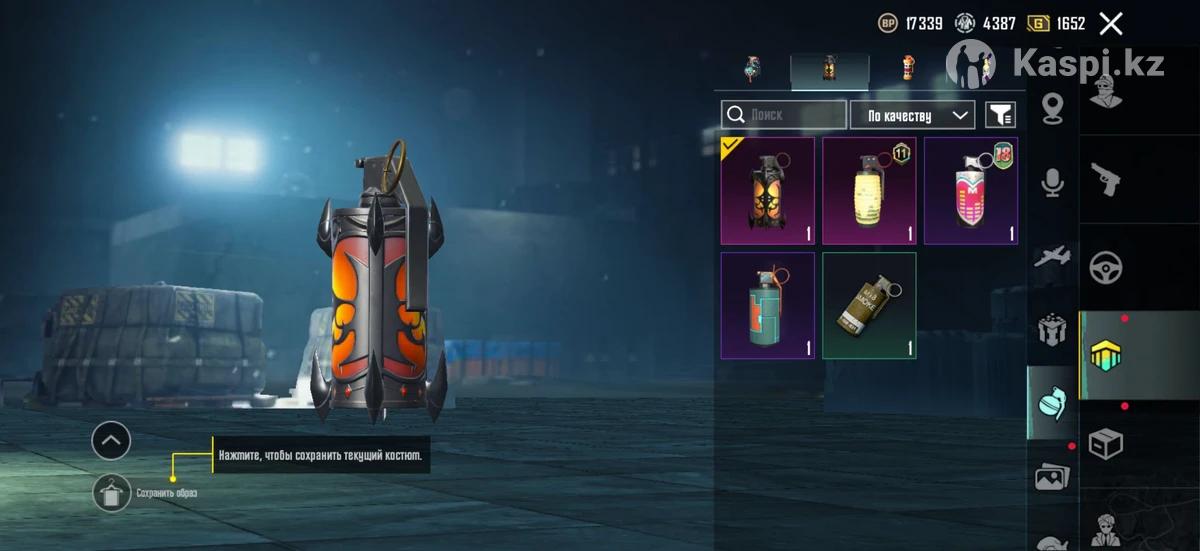The height and width of the screenshot is (551, 1200).
Task: Switch to the orange-striped grenade tab
Action: [x=908, y=68]
